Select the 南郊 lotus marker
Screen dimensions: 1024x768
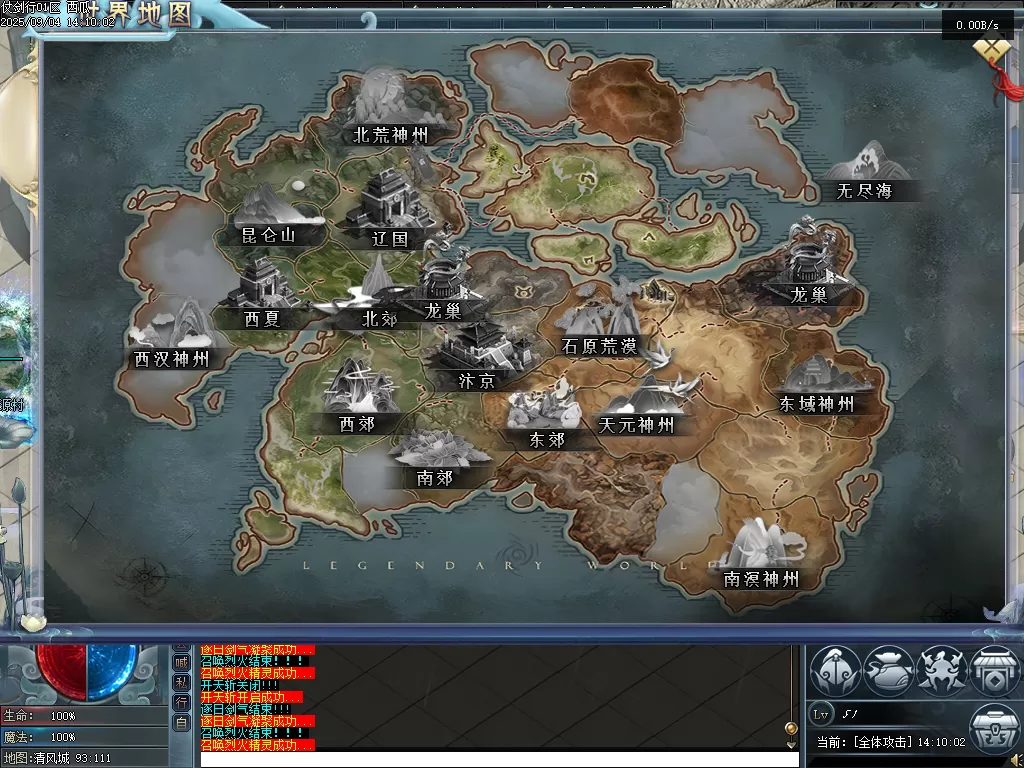[x=435, y=458]
